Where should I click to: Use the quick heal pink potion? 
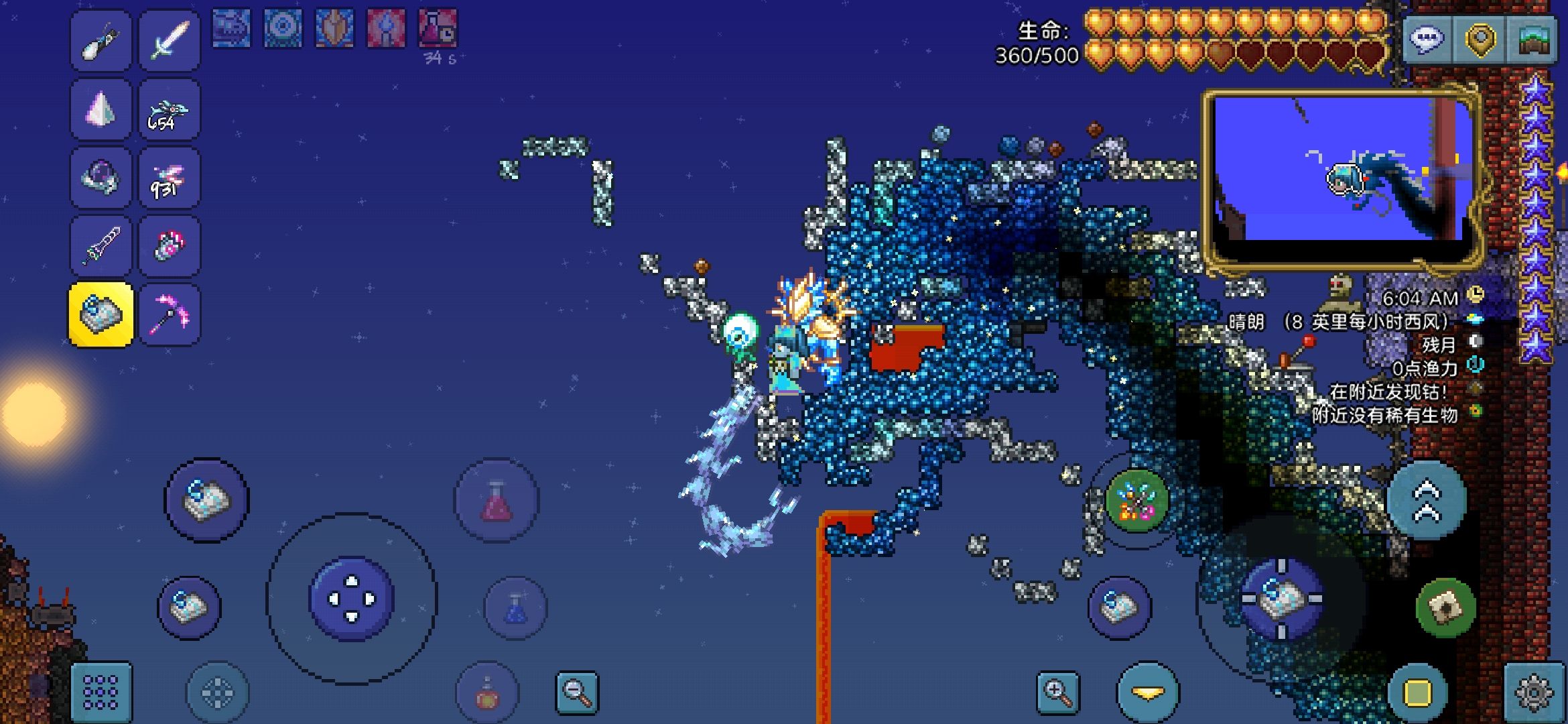[x=497, y=501]
